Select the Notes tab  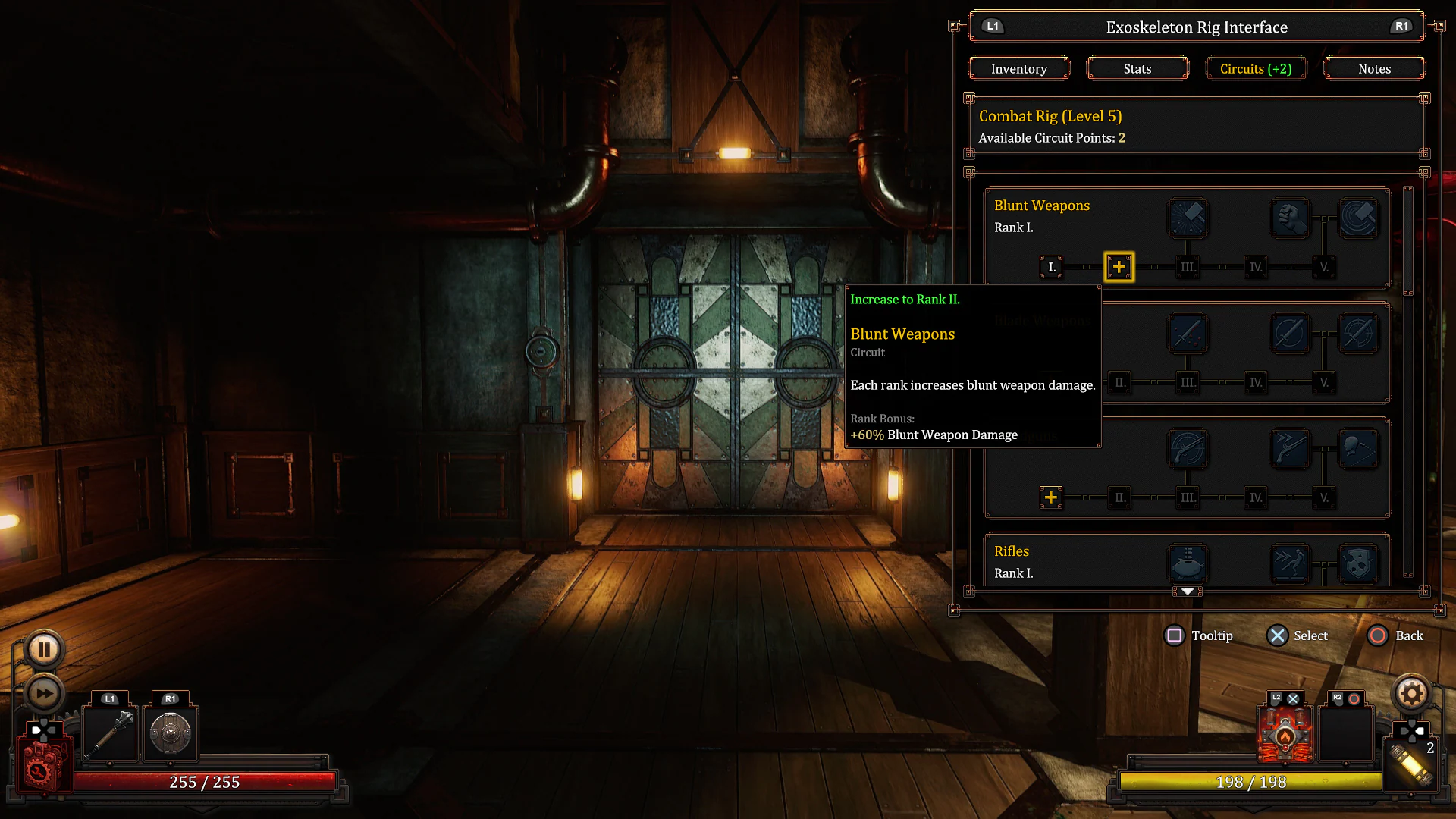[1374, 68]
